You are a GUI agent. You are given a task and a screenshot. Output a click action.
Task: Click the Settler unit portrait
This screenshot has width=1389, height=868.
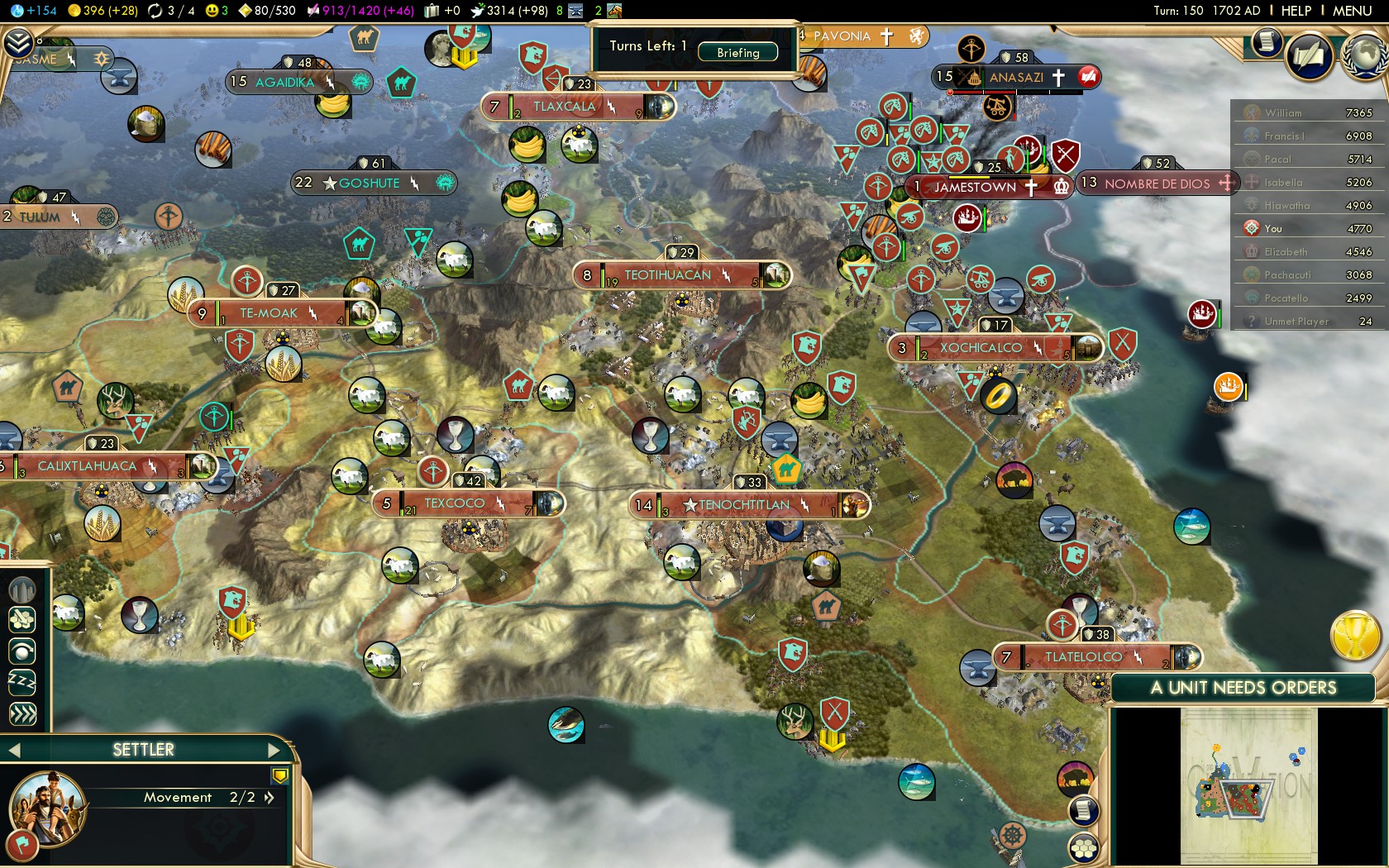point(47,808)
